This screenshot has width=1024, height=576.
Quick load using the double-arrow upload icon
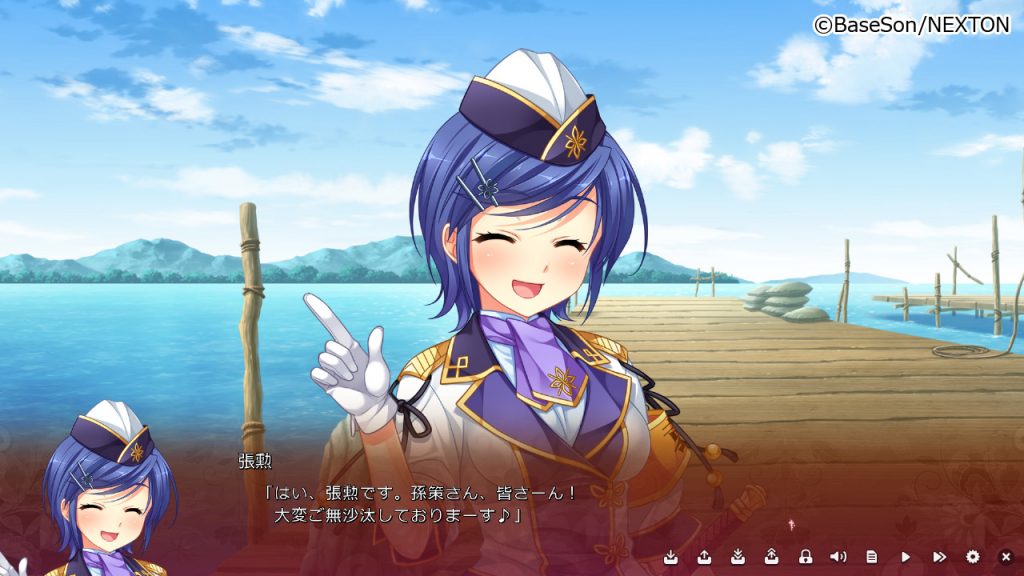pos(771,556)
